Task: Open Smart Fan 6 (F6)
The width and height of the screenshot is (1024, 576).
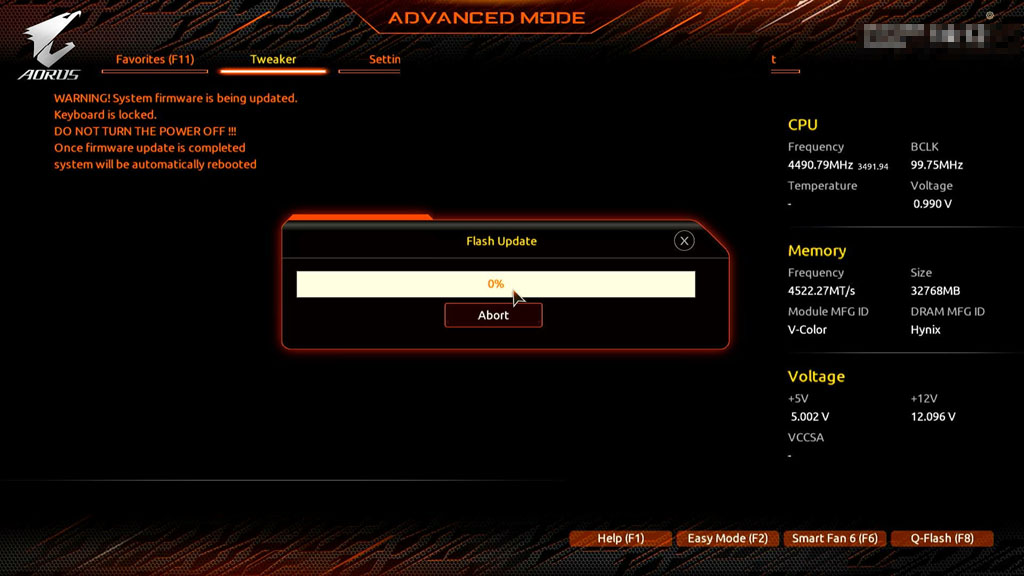Action: [x=834, y=538]
